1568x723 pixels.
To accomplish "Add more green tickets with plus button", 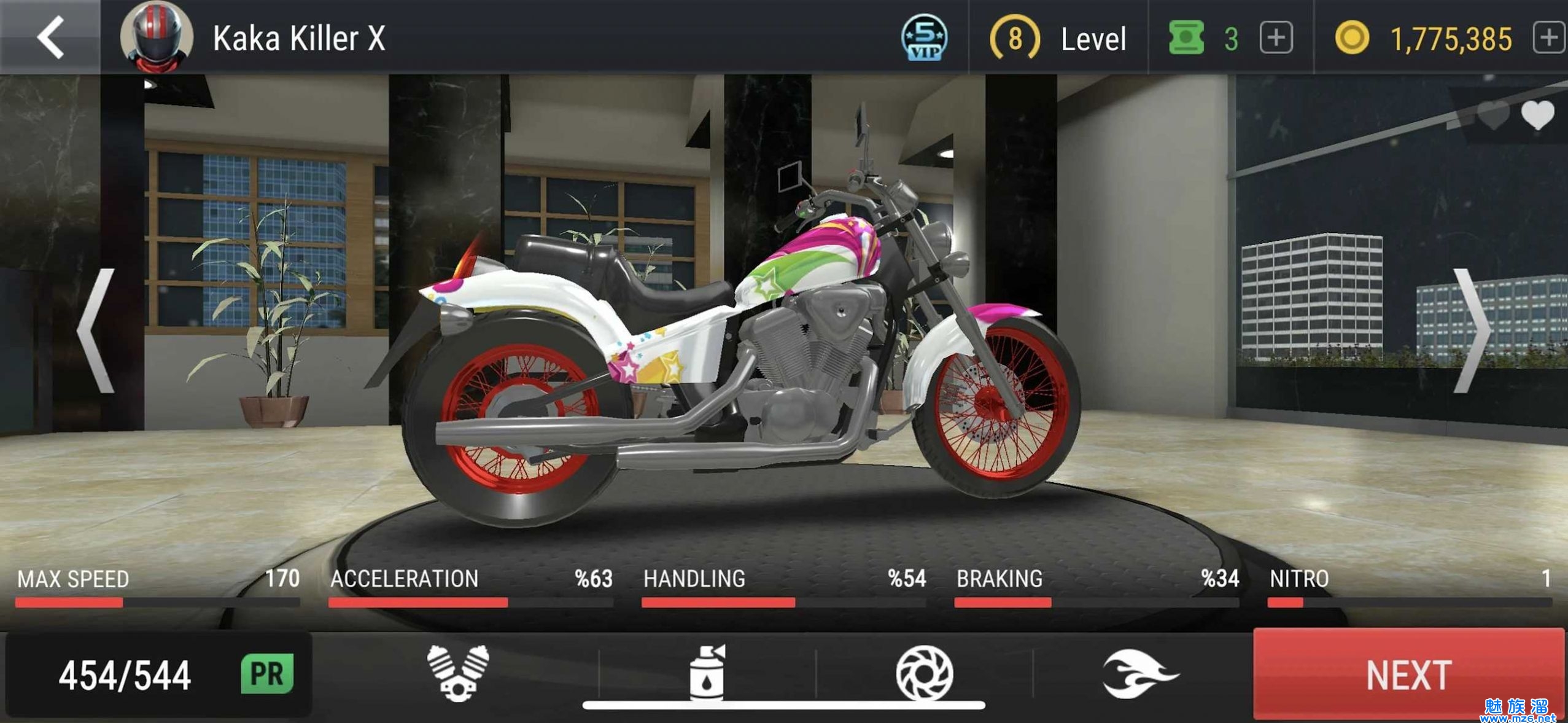I will click(1276, 39).
